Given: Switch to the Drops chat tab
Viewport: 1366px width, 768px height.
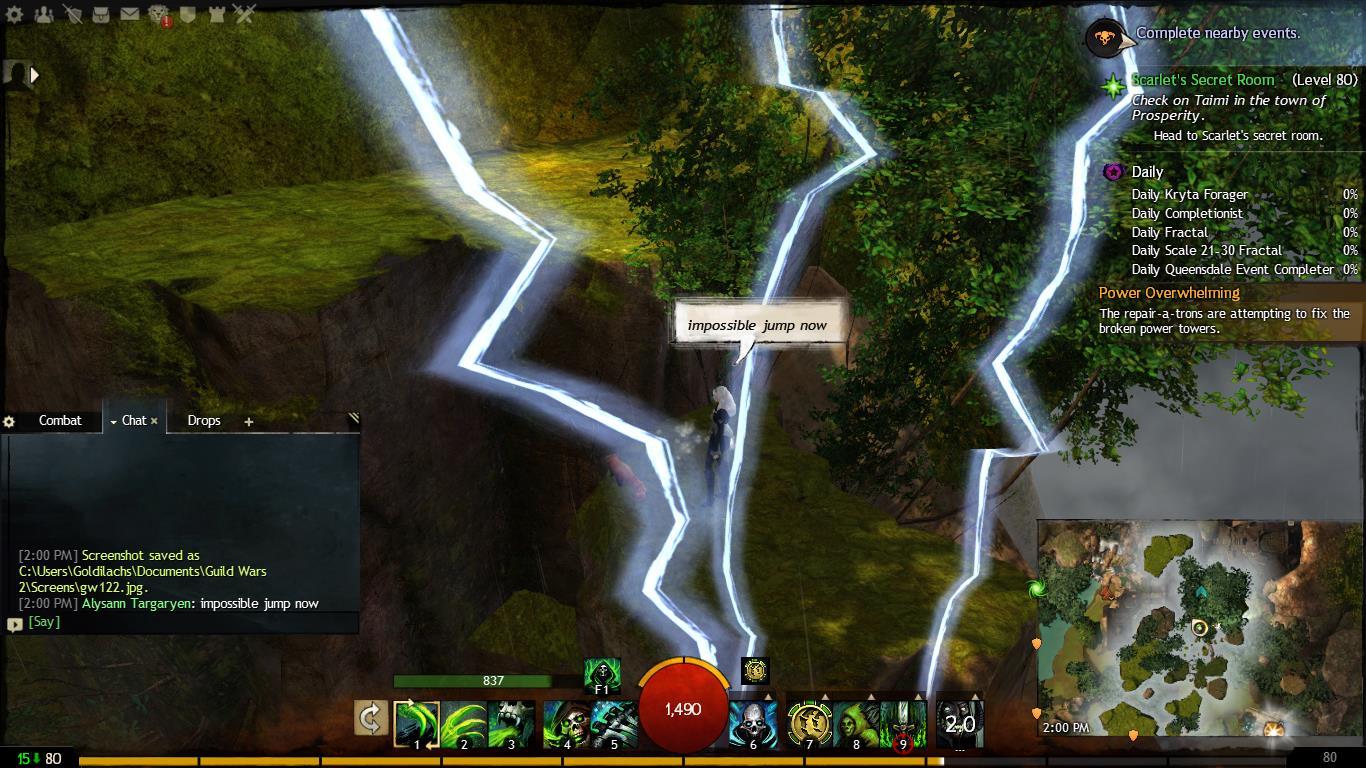Looking at the screenshot, I should click(x=204, y=421).
